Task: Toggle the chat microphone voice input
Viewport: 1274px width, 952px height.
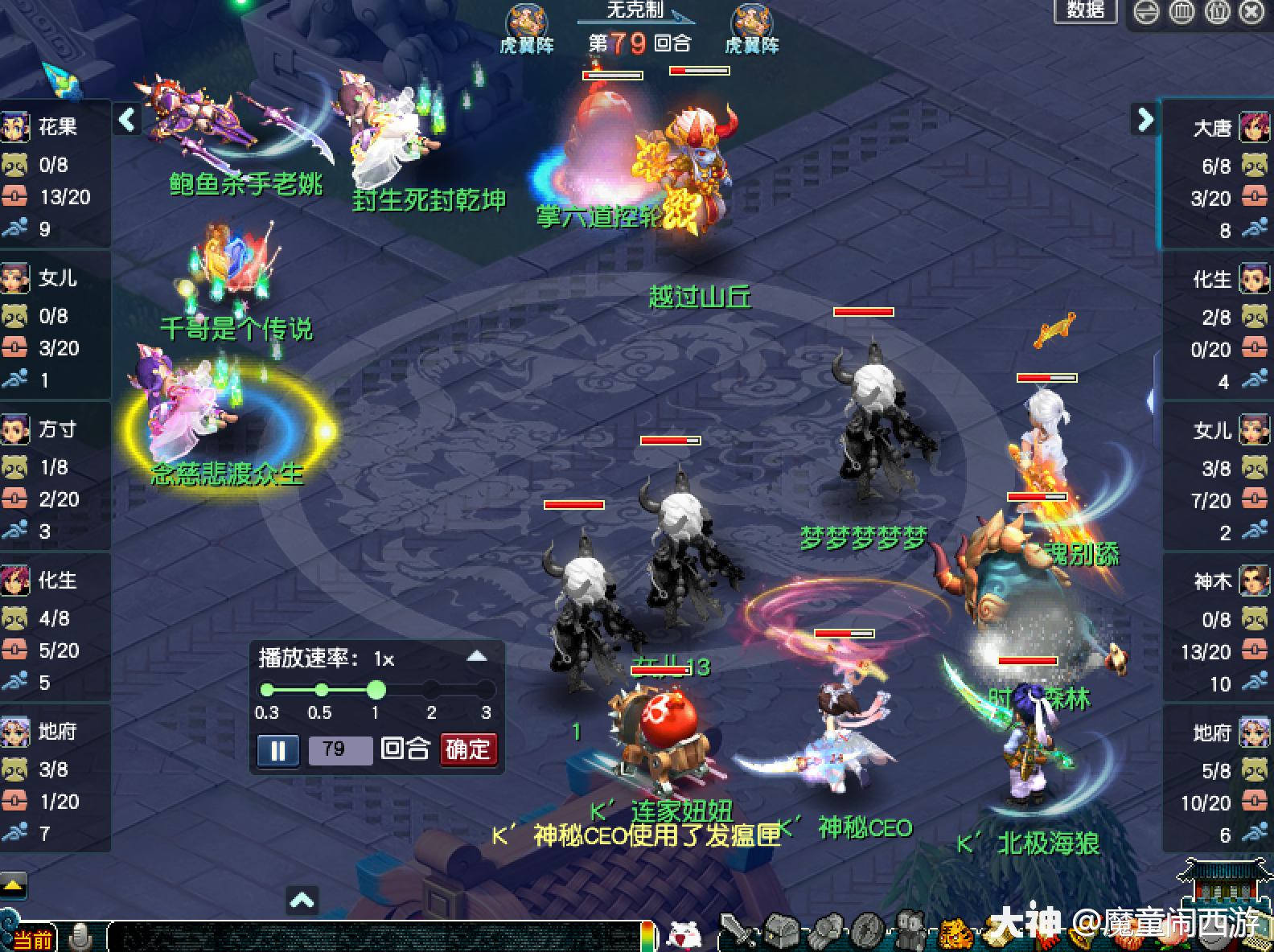Action: [80, 937]
